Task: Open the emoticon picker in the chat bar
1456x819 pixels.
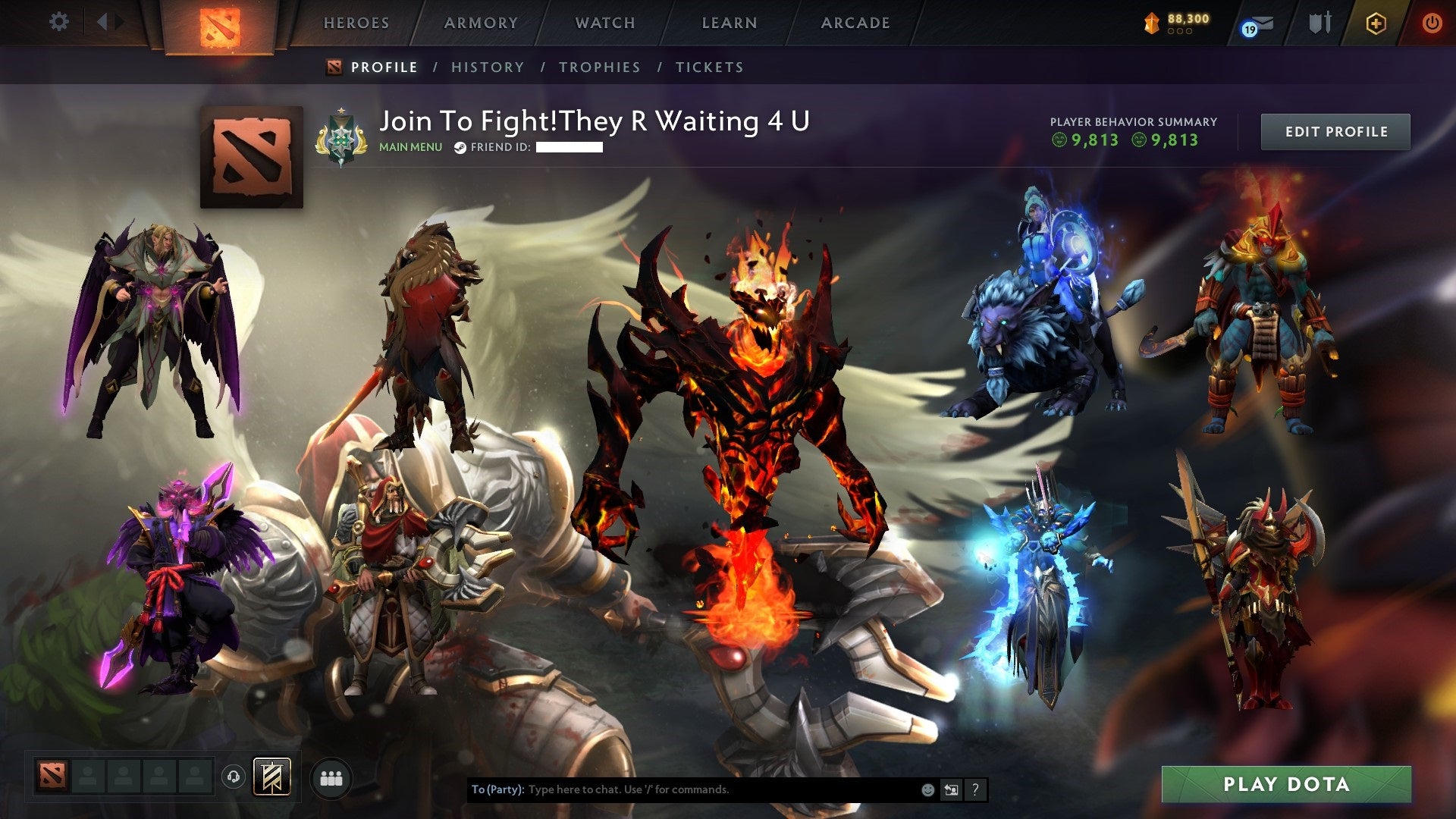Action: 927,789
